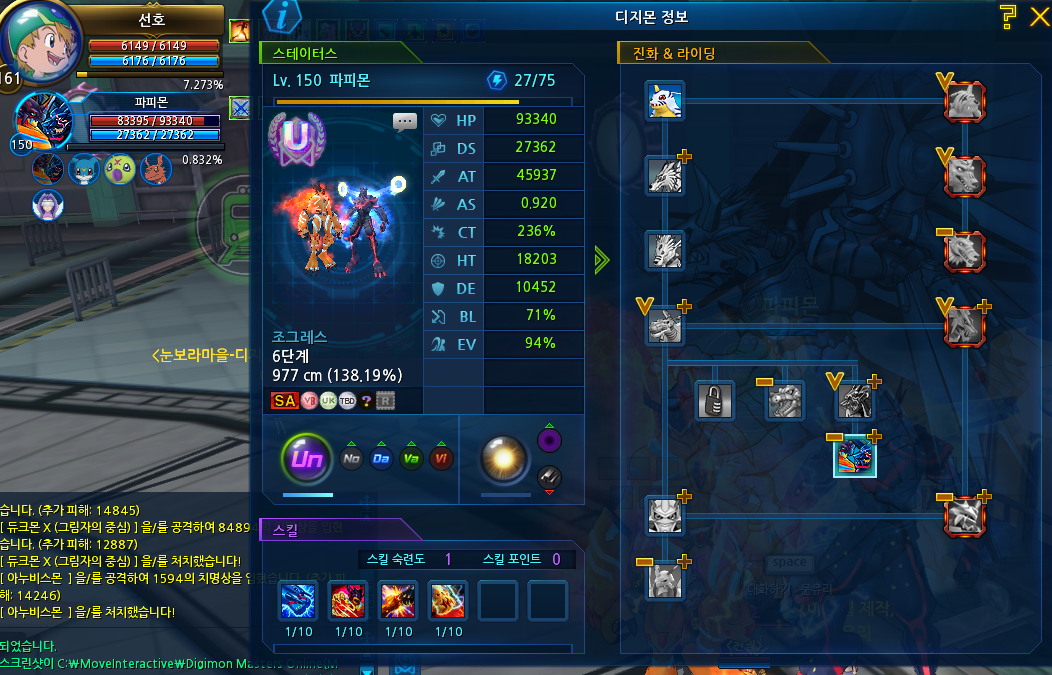Image resolution: width=1052 pixels, height=675 pixels.
Task: Select the grey No attribute orb
Action: (351, 460)
